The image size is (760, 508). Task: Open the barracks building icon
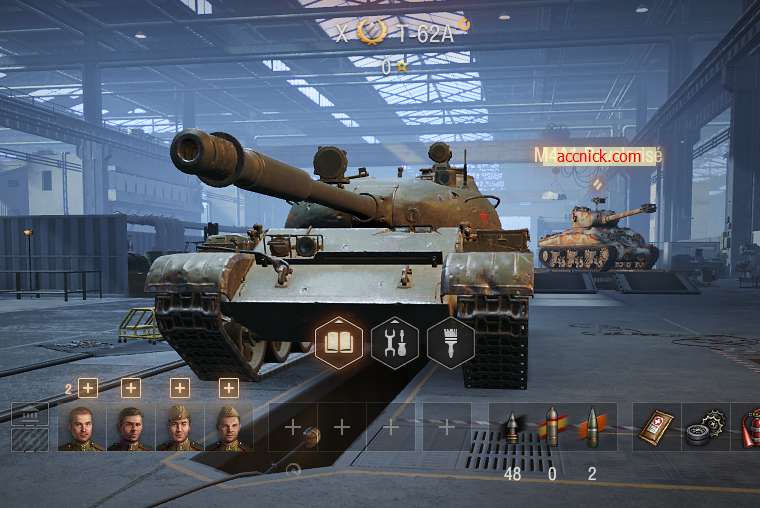click(x=30, y=414)
